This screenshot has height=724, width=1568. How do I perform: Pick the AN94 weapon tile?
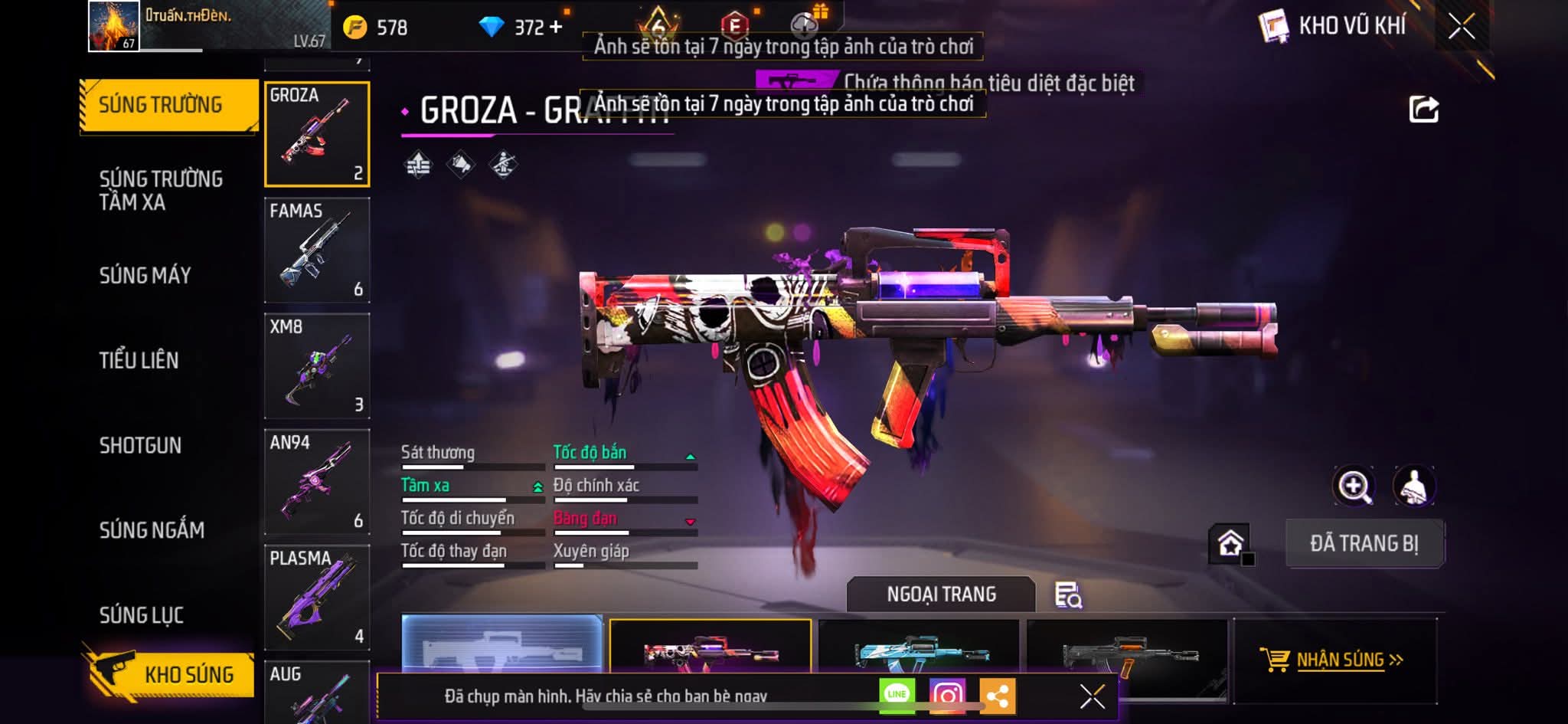point(317,481)
